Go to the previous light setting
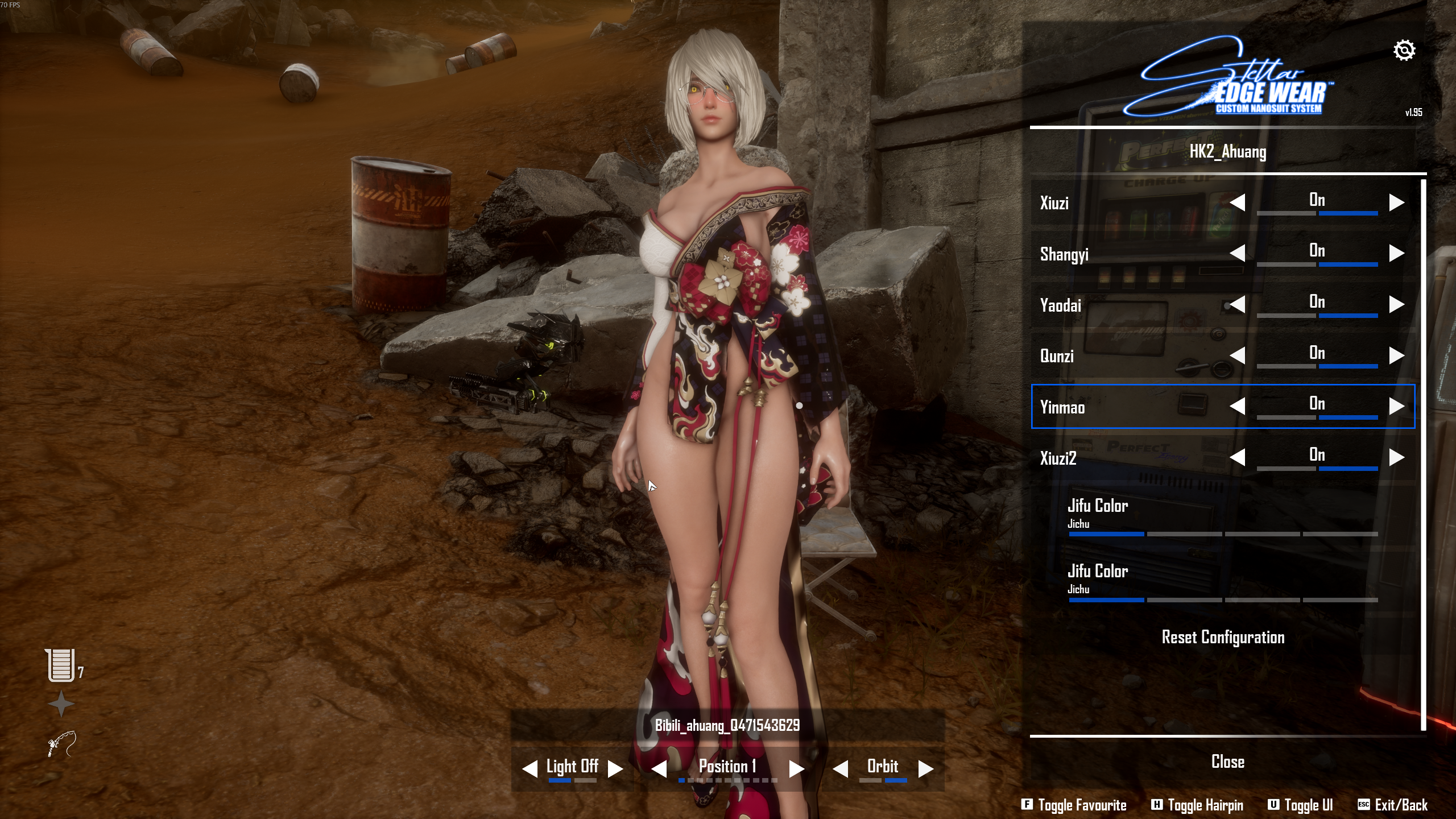Image resolution: width=1456 pixels, height=819 pixels. click(530, 768)
